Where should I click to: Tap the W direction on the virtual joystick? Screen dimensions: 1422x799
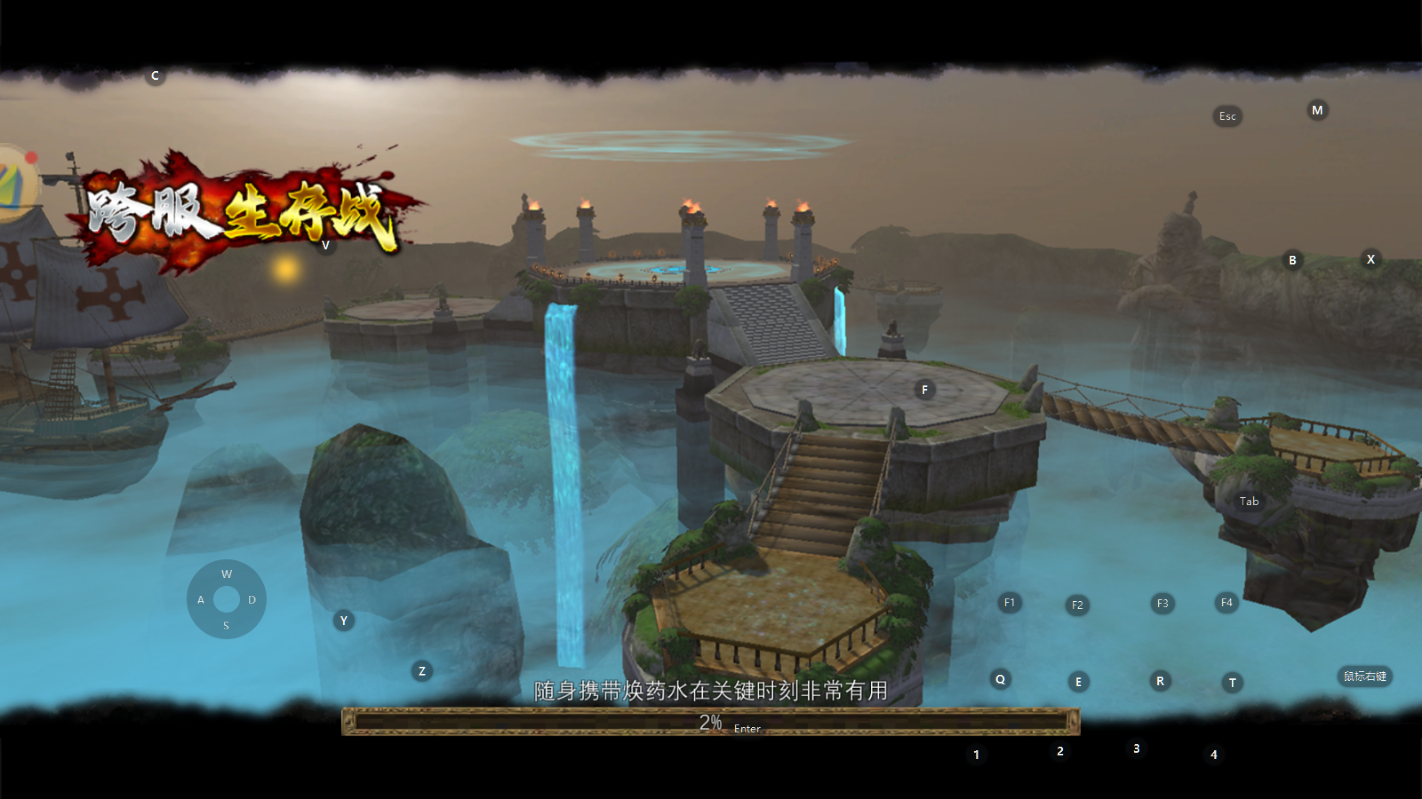(x=227, y=574)
